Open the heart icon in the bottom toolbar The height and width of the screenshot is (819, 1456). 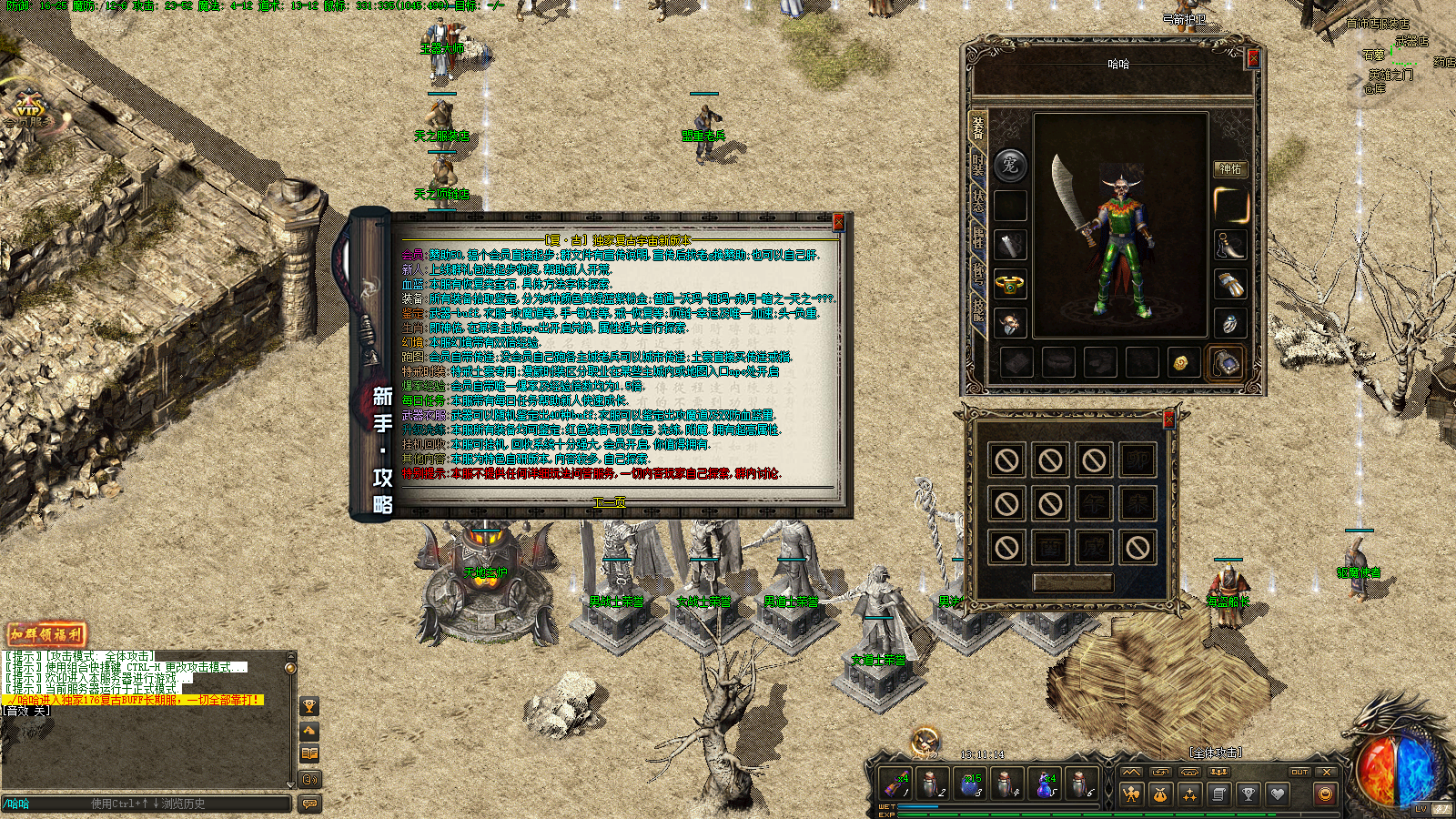(x=1278, y=794)
